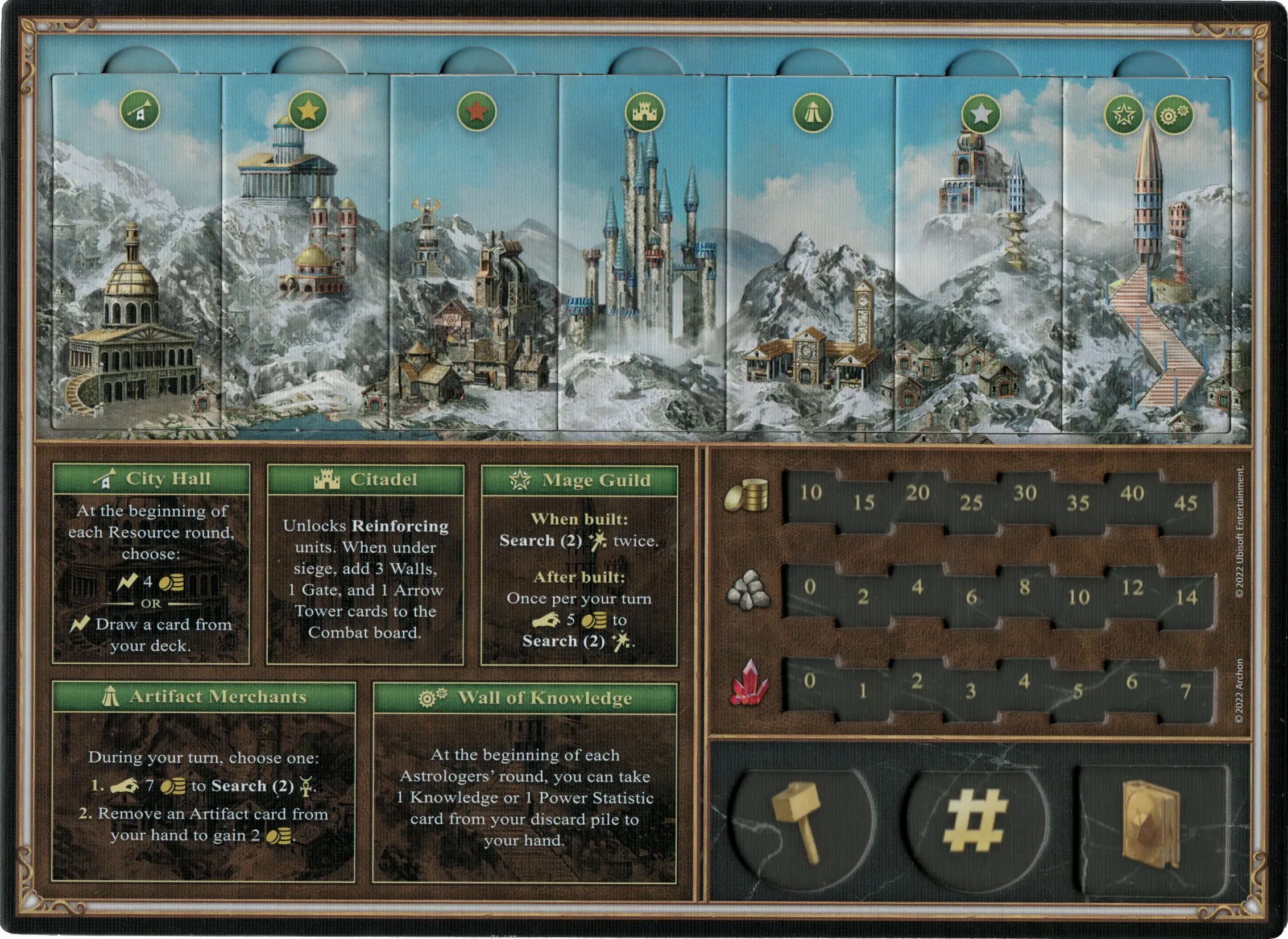Set gold track to 45
The height and width of the screenshot is (939, 1288).
point(1185,503)
